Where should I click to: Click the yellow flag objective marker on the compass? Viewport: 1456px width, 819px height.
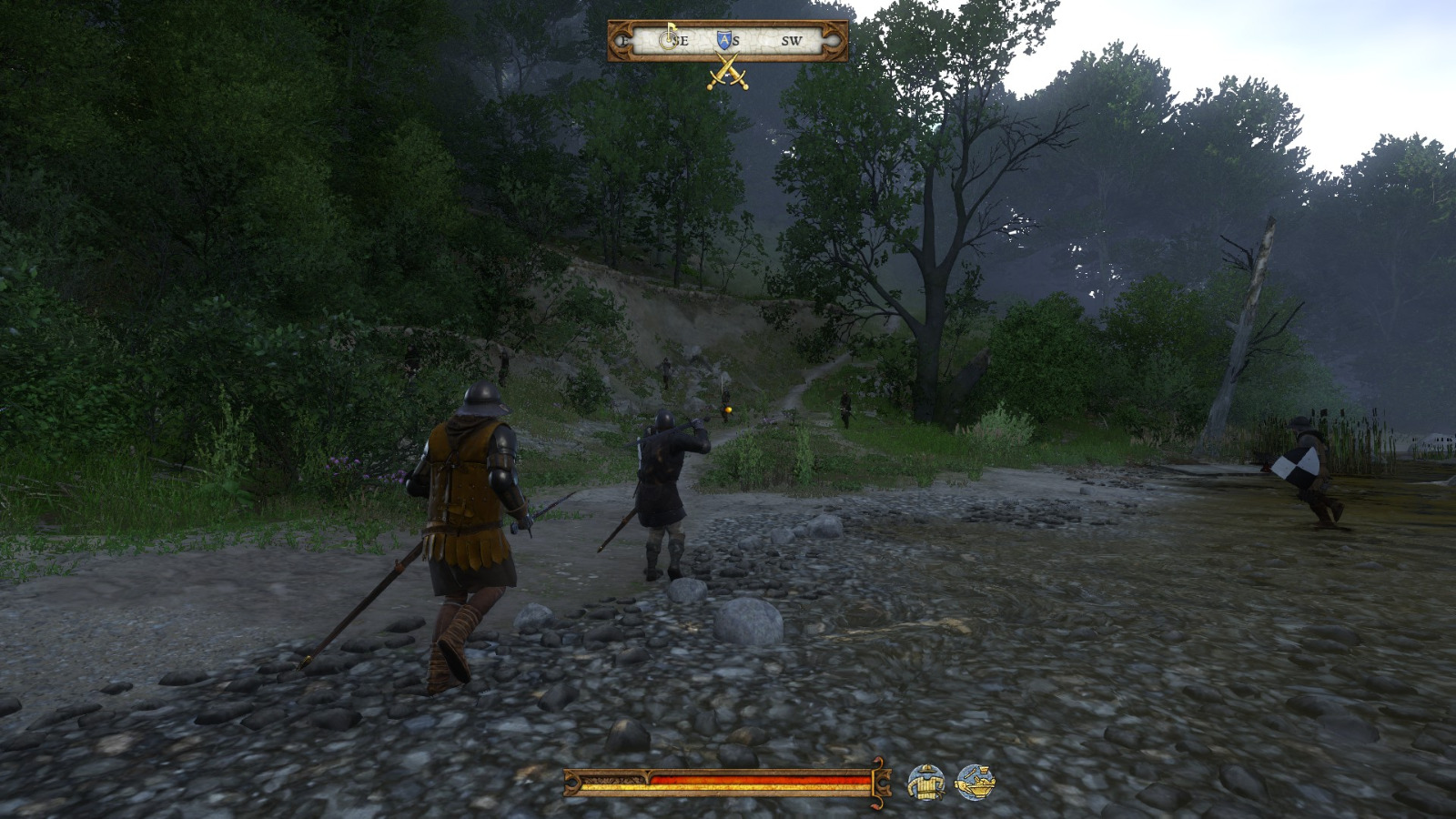click(670, 35)
